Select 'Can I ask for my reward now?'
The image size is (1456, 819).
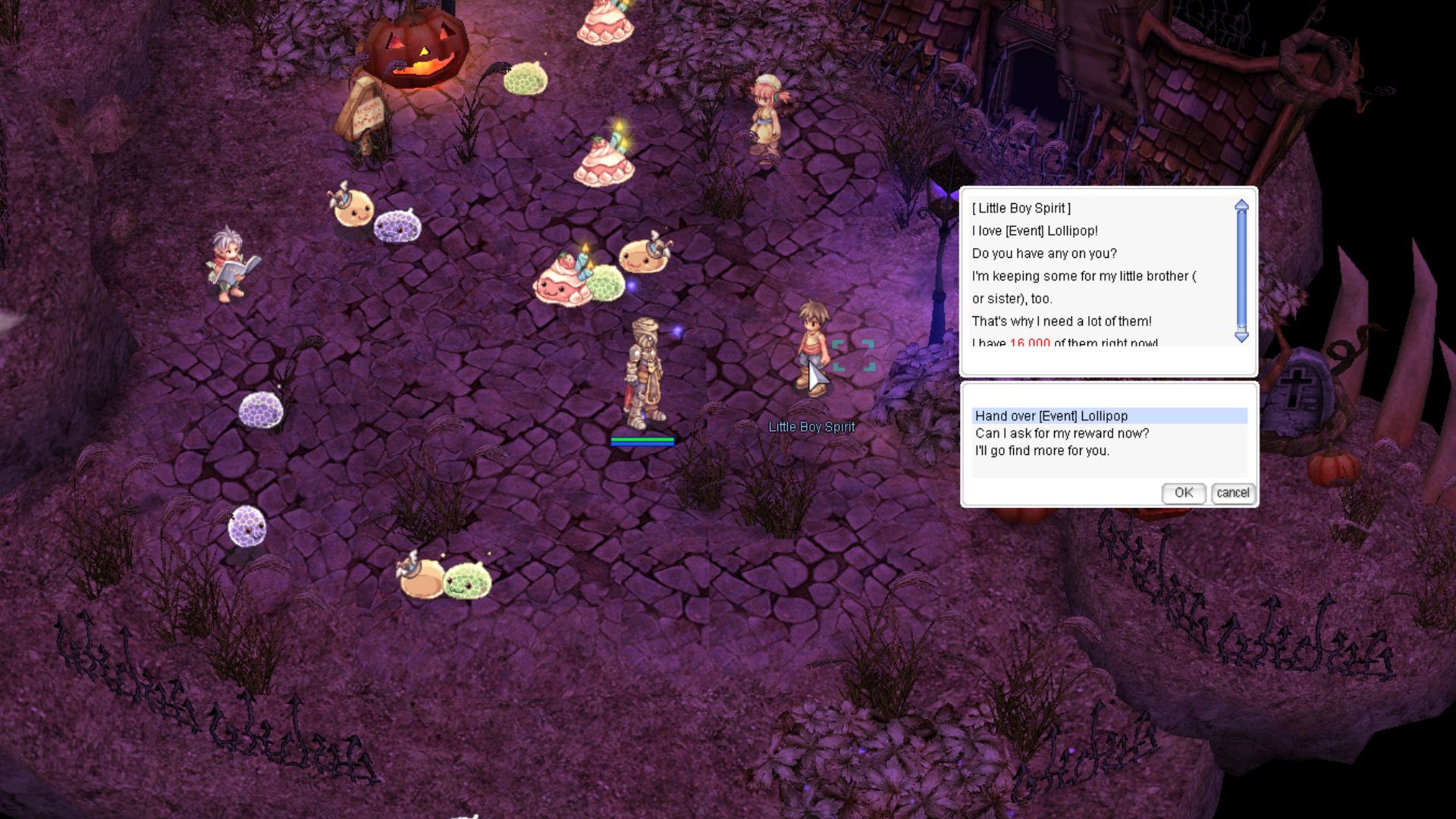[x=1062, y=433]
